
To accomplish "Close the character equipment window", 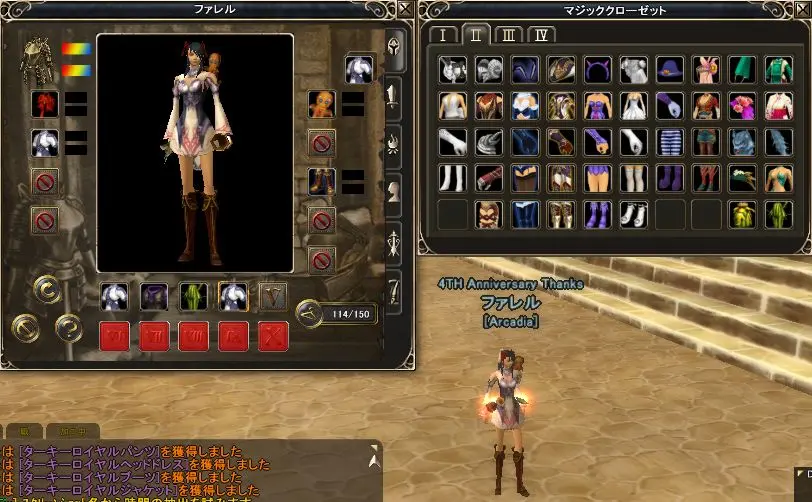I will [405, 8].
